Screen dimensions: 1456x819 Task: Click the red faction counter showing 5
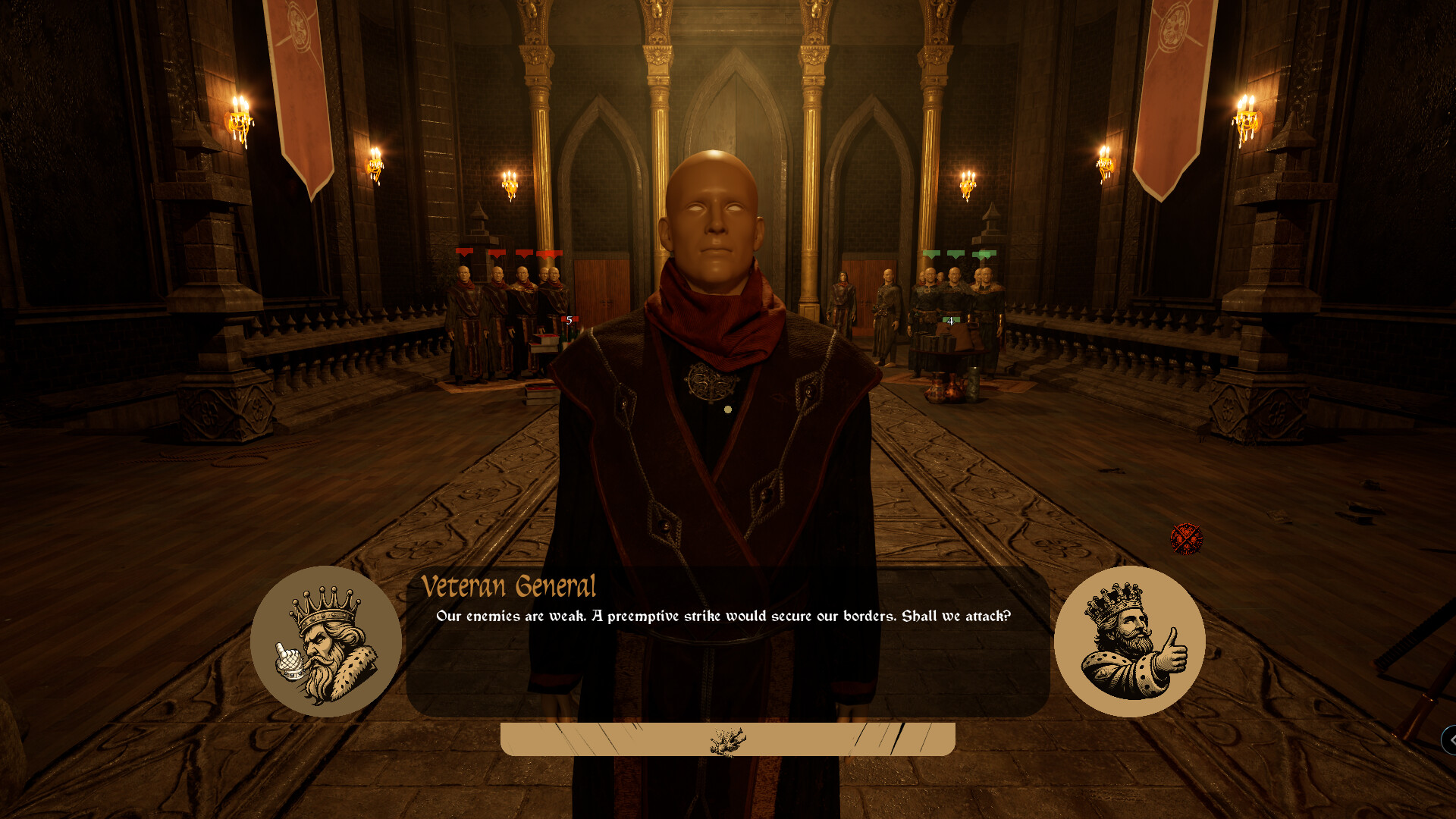click(x=568, y=321)
